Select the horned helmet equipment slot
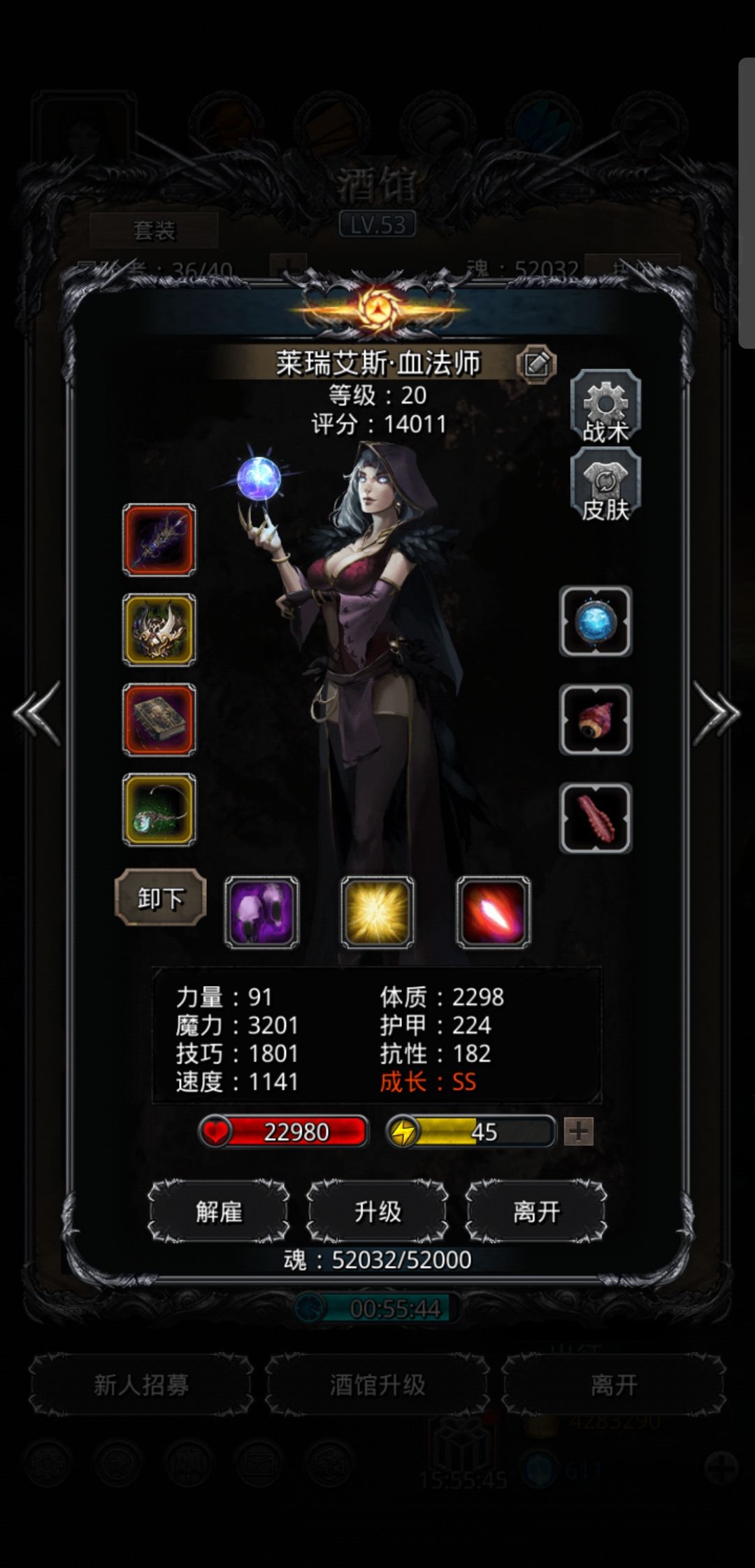755x1568 pixels. [159, 630]
